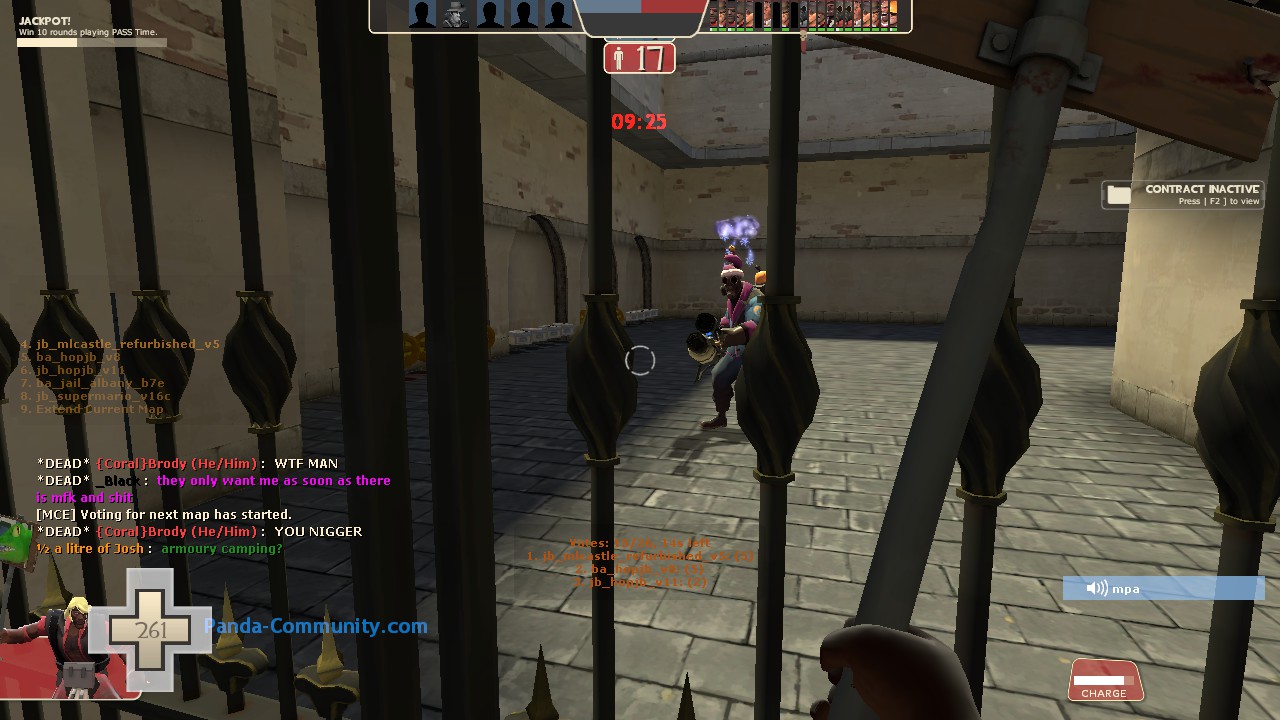Open the Contract Inactive panel
This screenshot has height=720, width=1280.
tap(1183, 195)
